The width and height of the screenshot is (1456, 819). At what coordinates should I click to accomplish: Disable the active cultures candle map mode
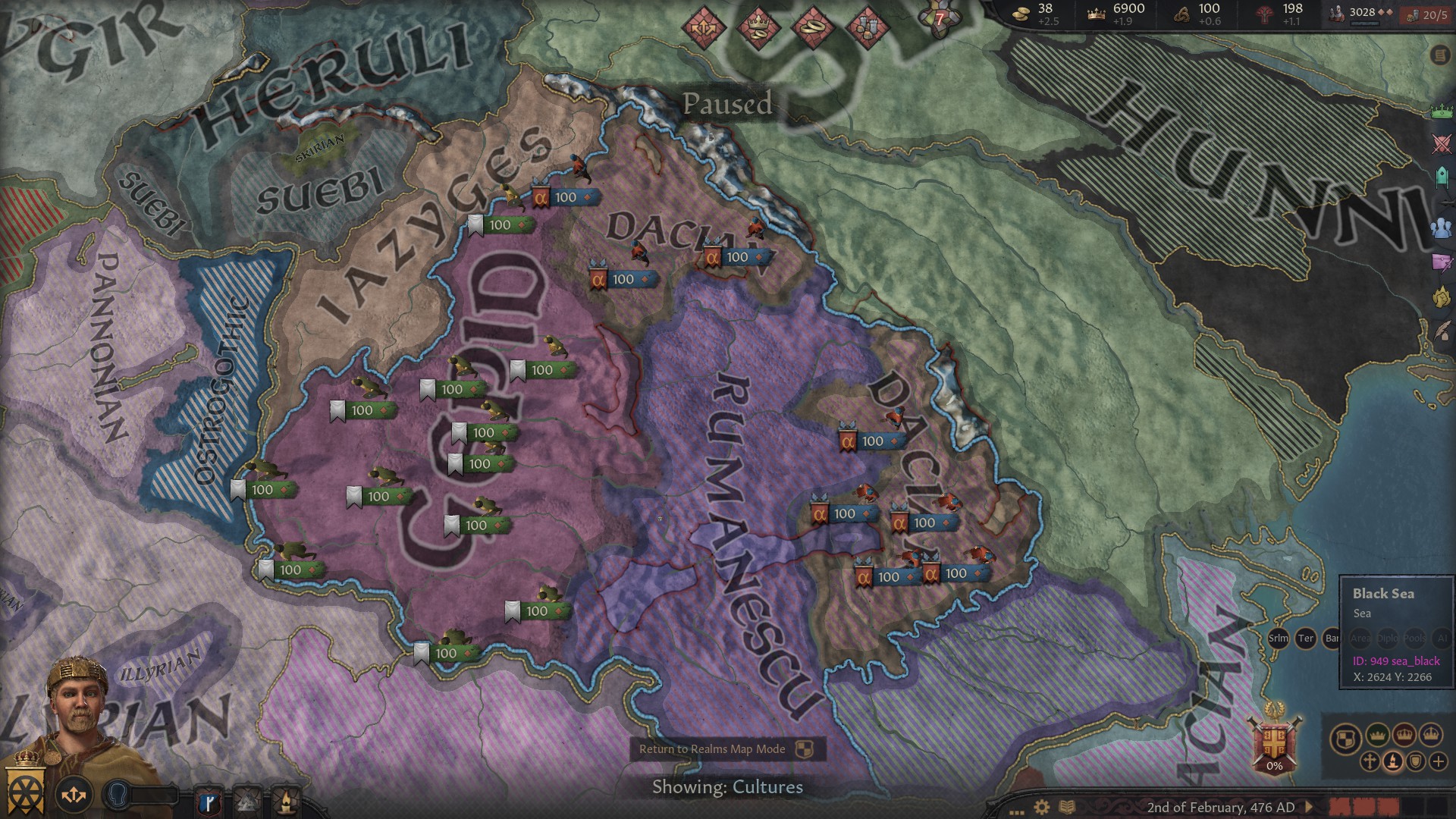click(1393, 761)
